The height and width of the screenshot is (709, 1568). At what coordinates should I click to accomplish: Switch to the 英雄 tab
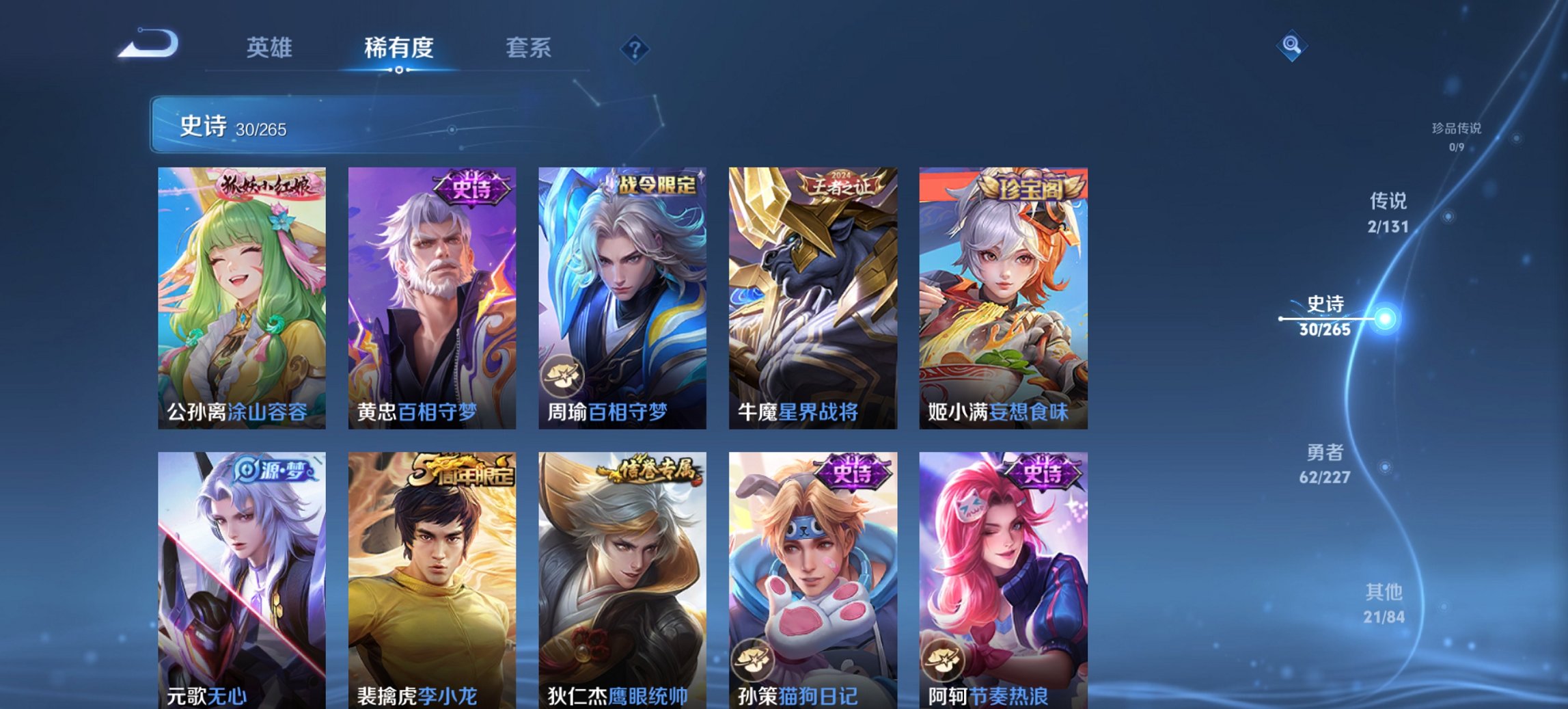pyautogui.click(x=271, y=48)
